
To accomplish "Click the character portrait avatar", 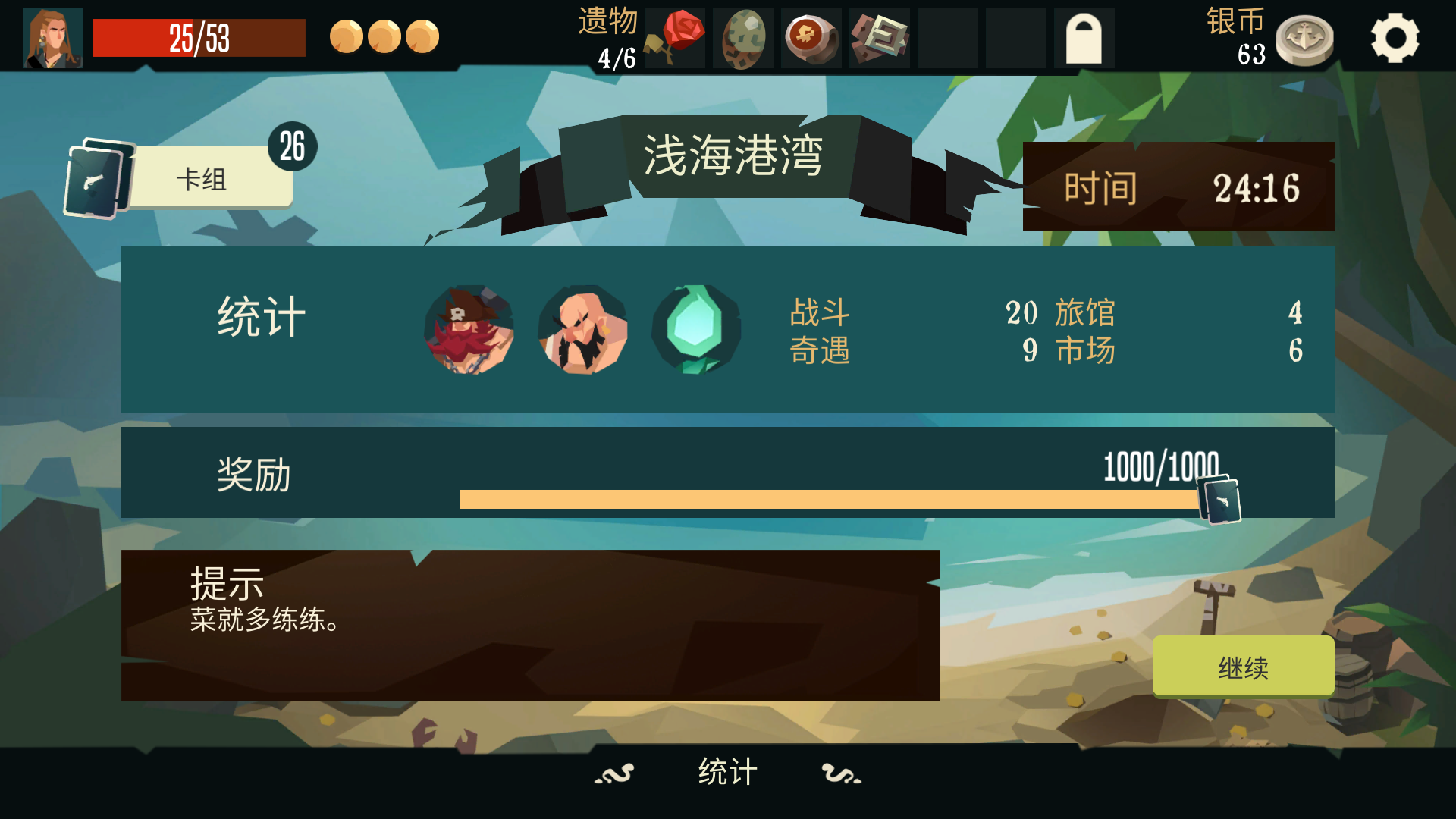I will [x=52, y=36].
